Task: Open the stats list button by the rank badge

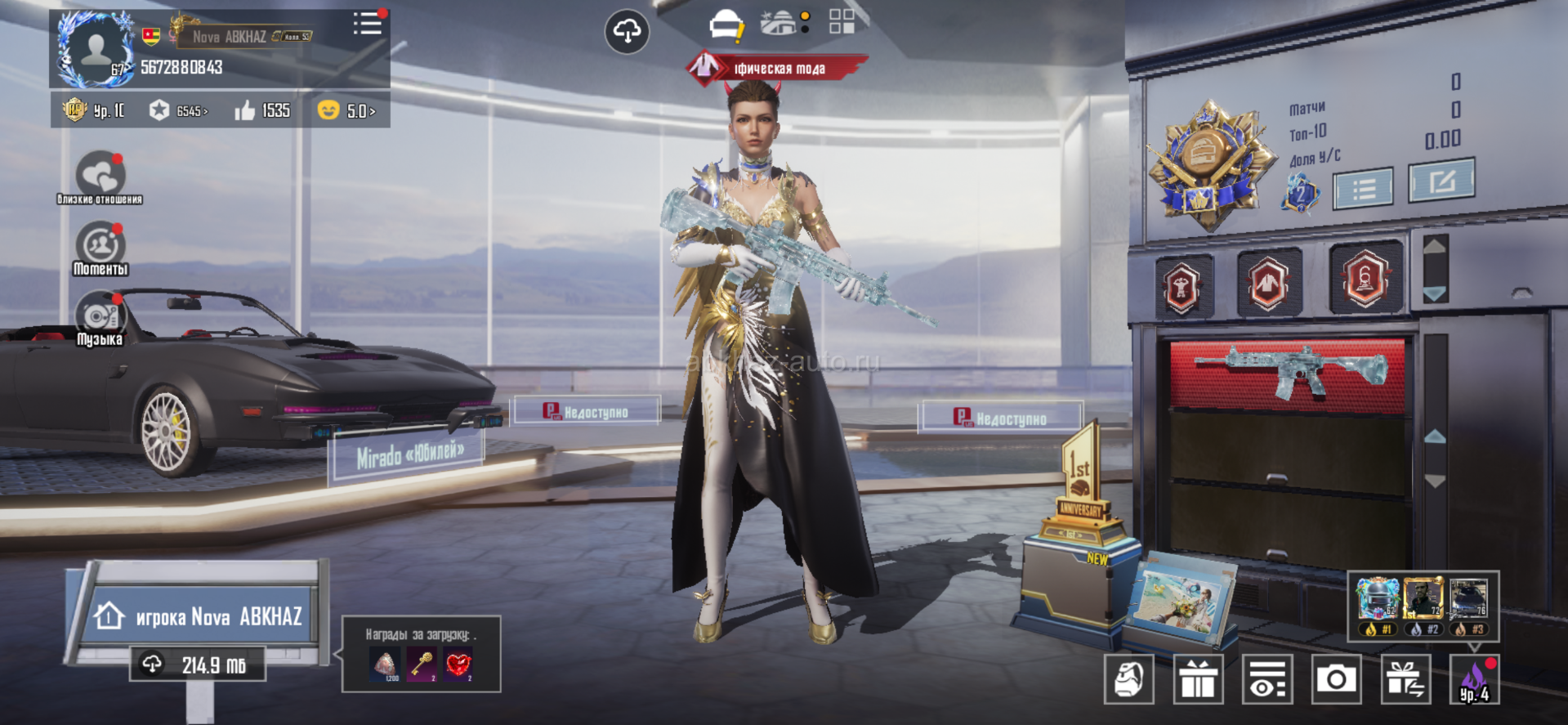Action: click(1363, 190)
